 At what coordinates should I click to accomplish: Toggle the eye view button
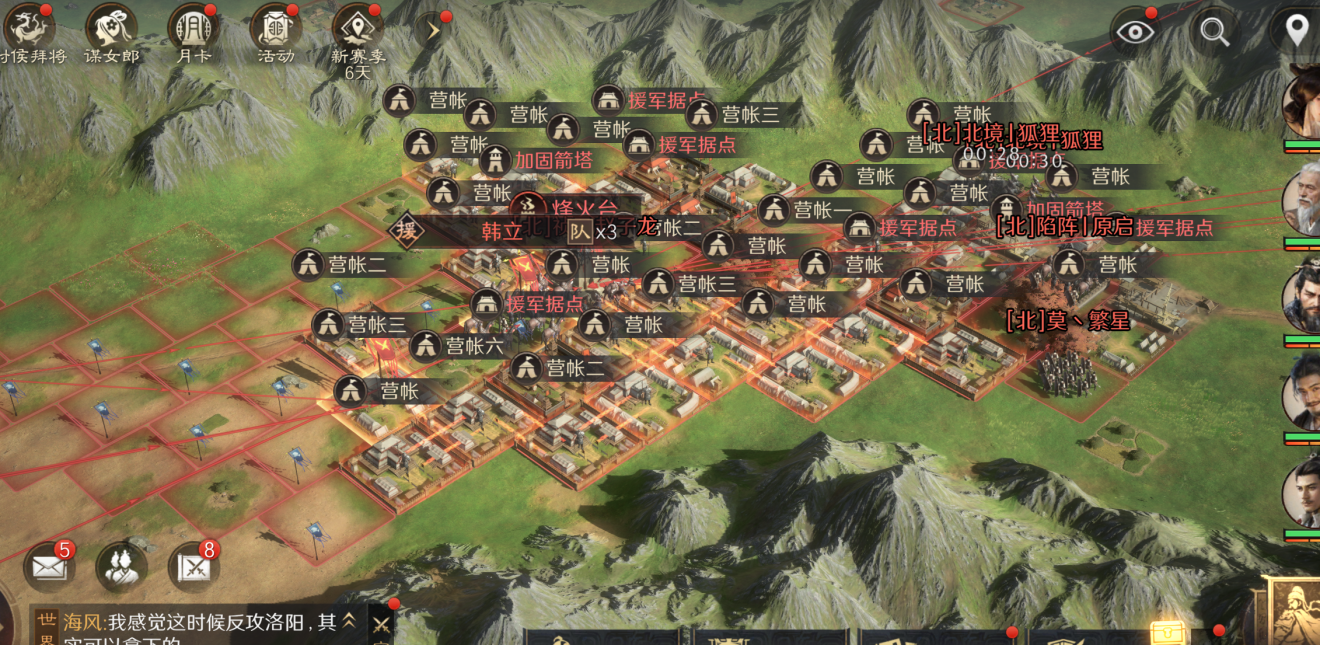point(1135,31)
